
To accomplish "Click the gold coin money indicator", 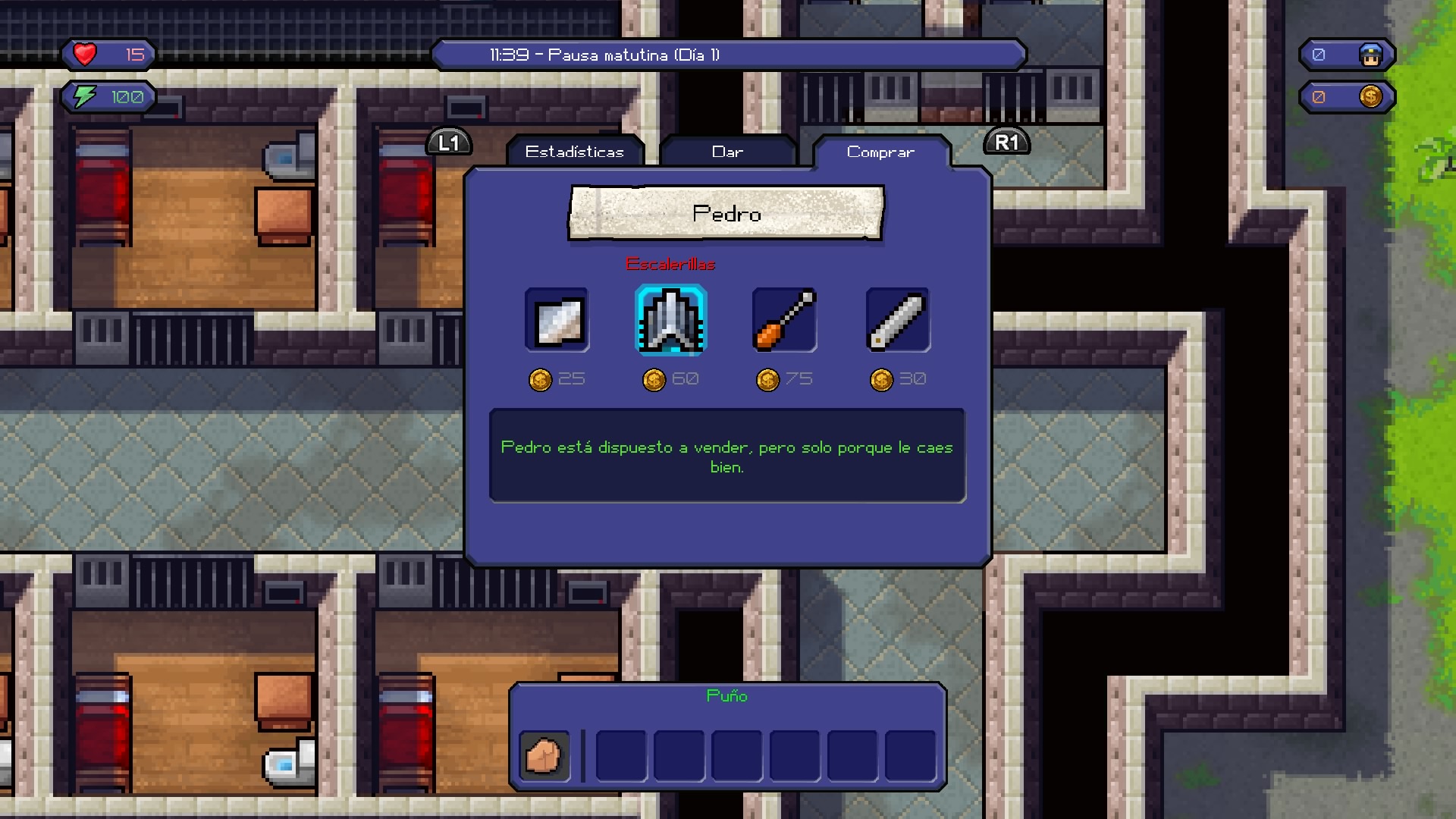I will (1370, 97).
